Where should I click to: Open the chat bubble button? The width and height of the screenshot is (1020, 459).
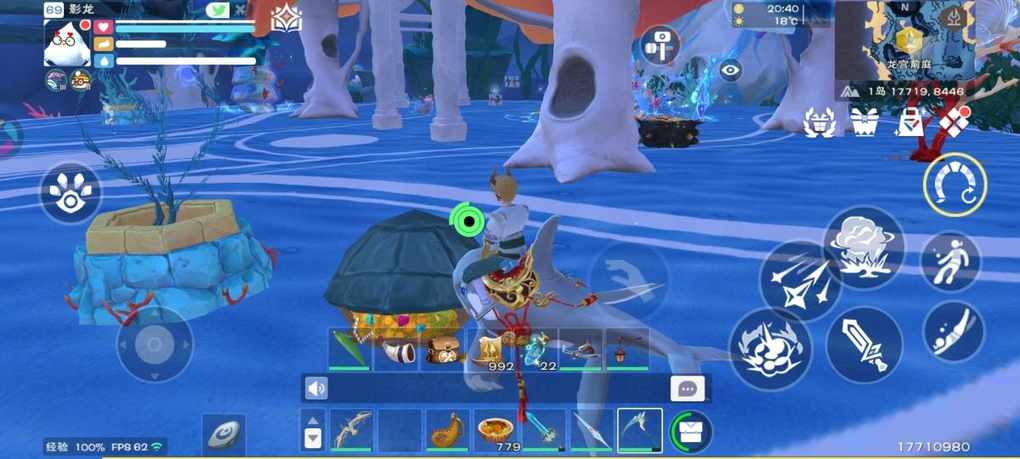(x=688, y=388)
